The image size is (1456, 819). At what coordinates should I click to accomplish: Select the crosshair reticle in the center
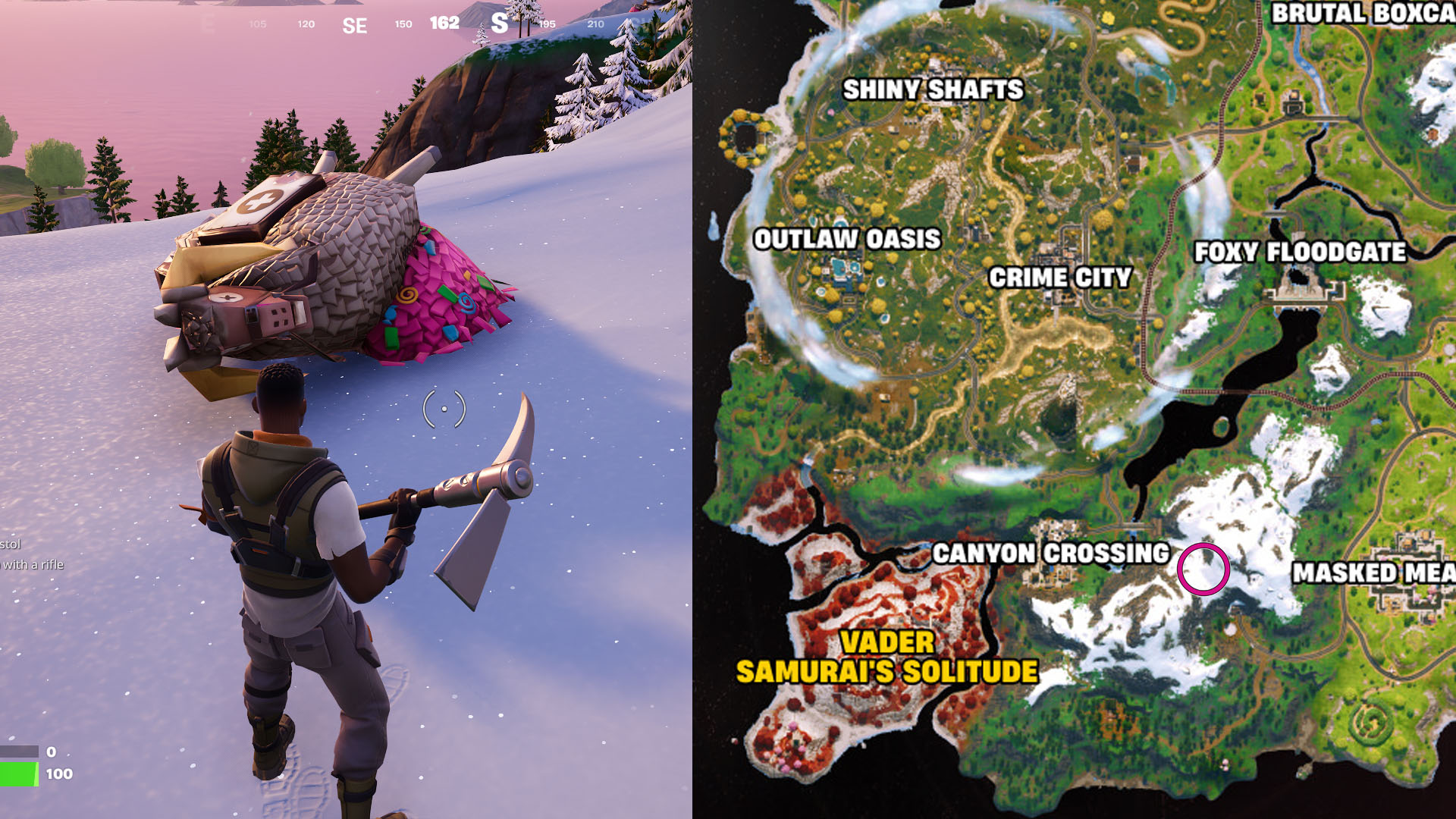(444, 409)
